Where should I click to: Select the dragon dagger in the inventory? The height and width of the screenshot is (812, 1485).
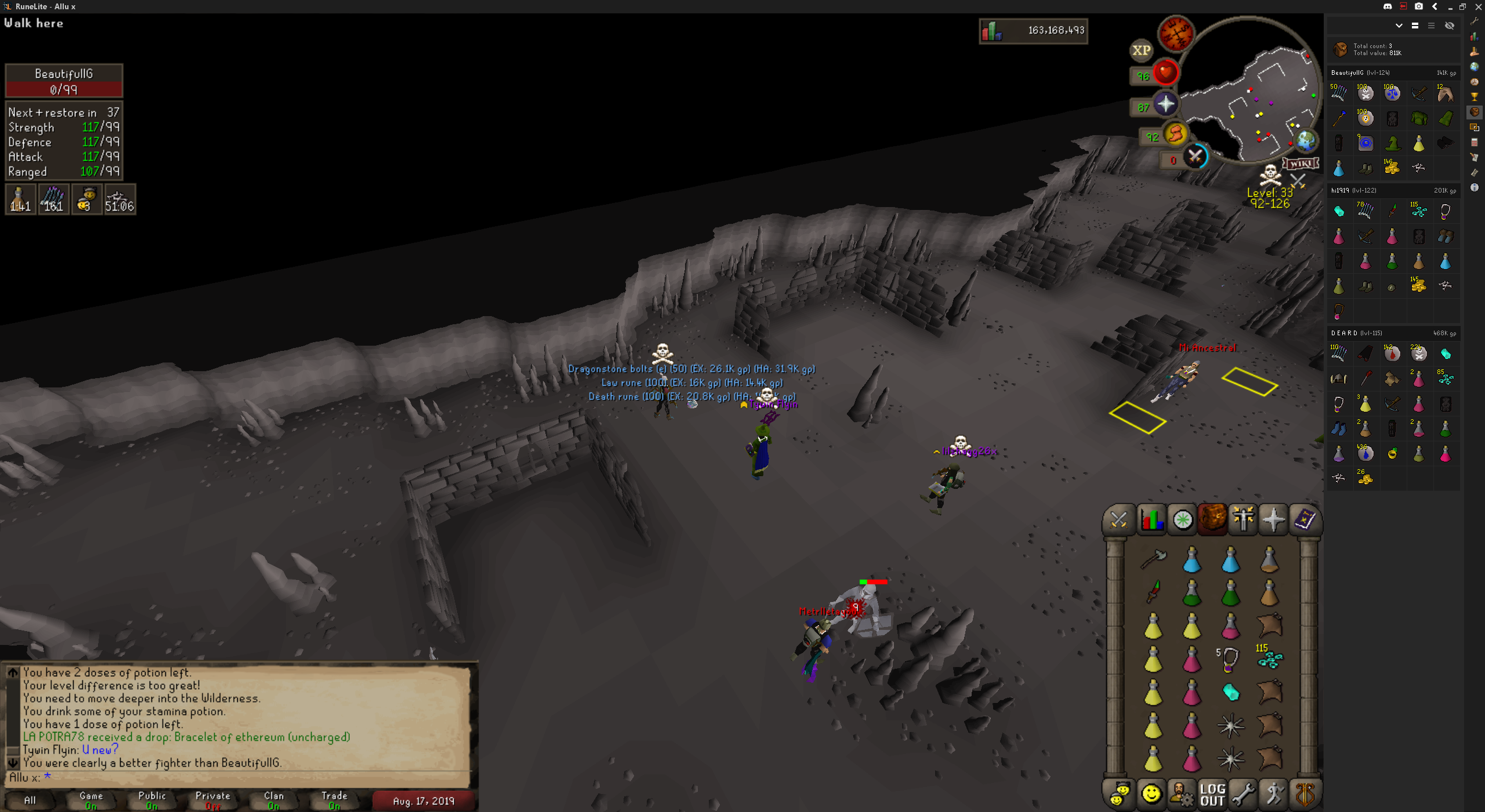coord(1153,592)
